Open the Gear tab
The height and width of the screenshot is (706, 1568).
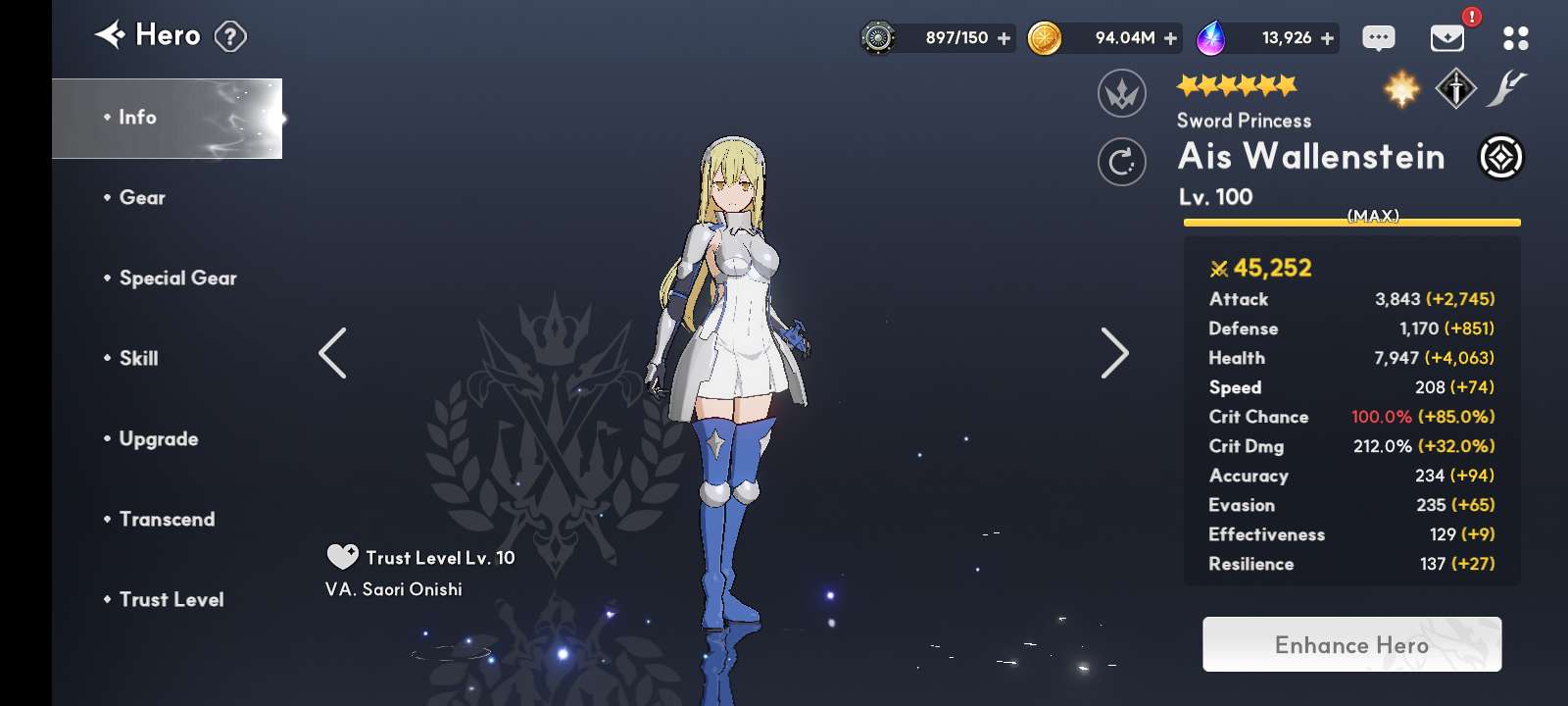coord(142,198)
